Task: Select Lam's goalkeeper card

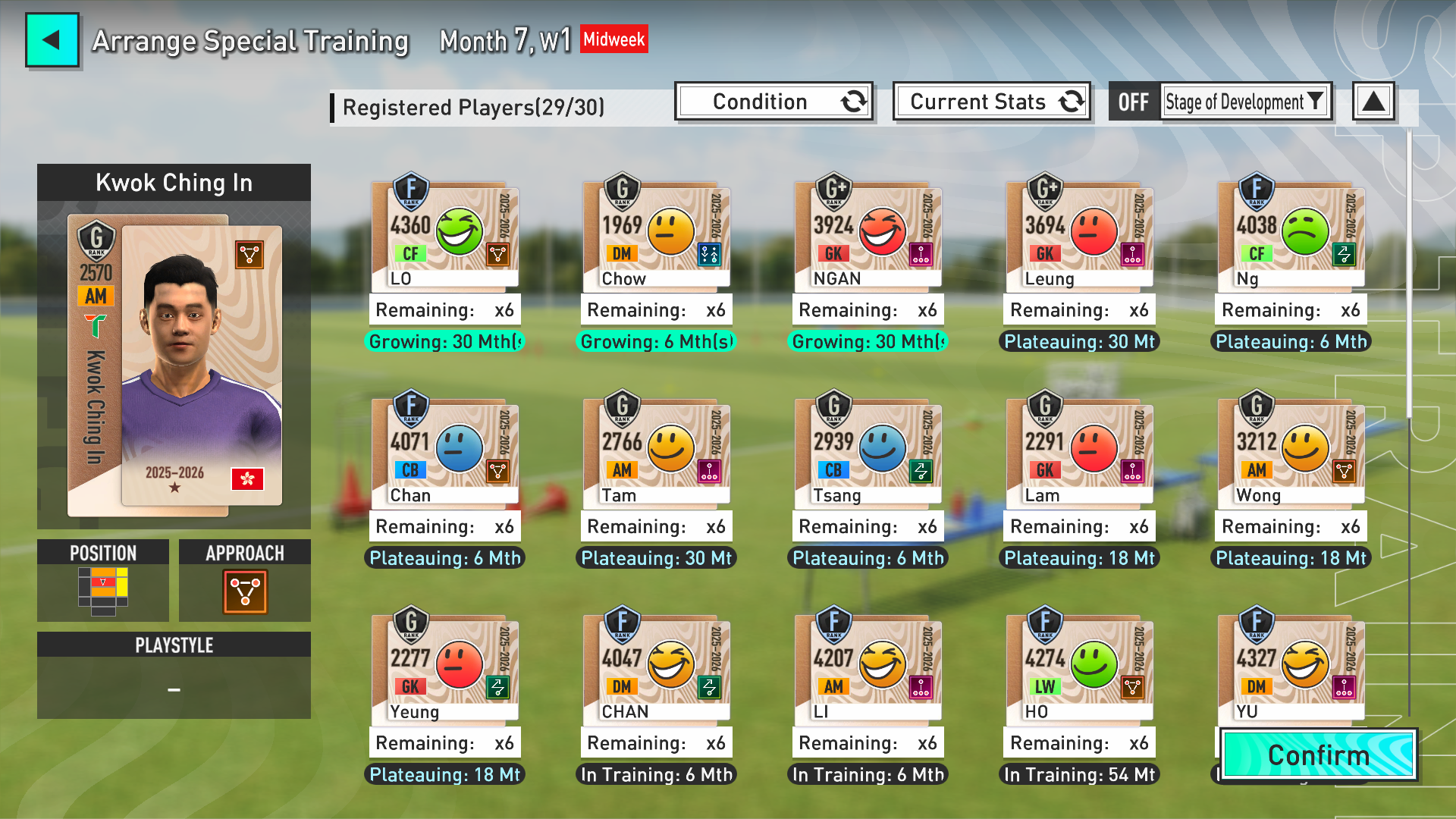Action: (x=1079, y=453)
